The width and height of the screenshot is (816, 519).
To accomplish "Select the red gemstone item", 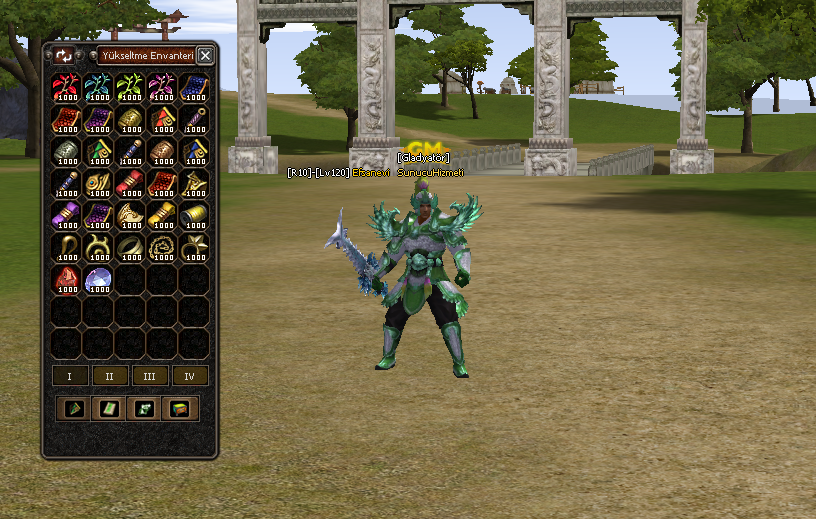I will [x=66, y=280].
